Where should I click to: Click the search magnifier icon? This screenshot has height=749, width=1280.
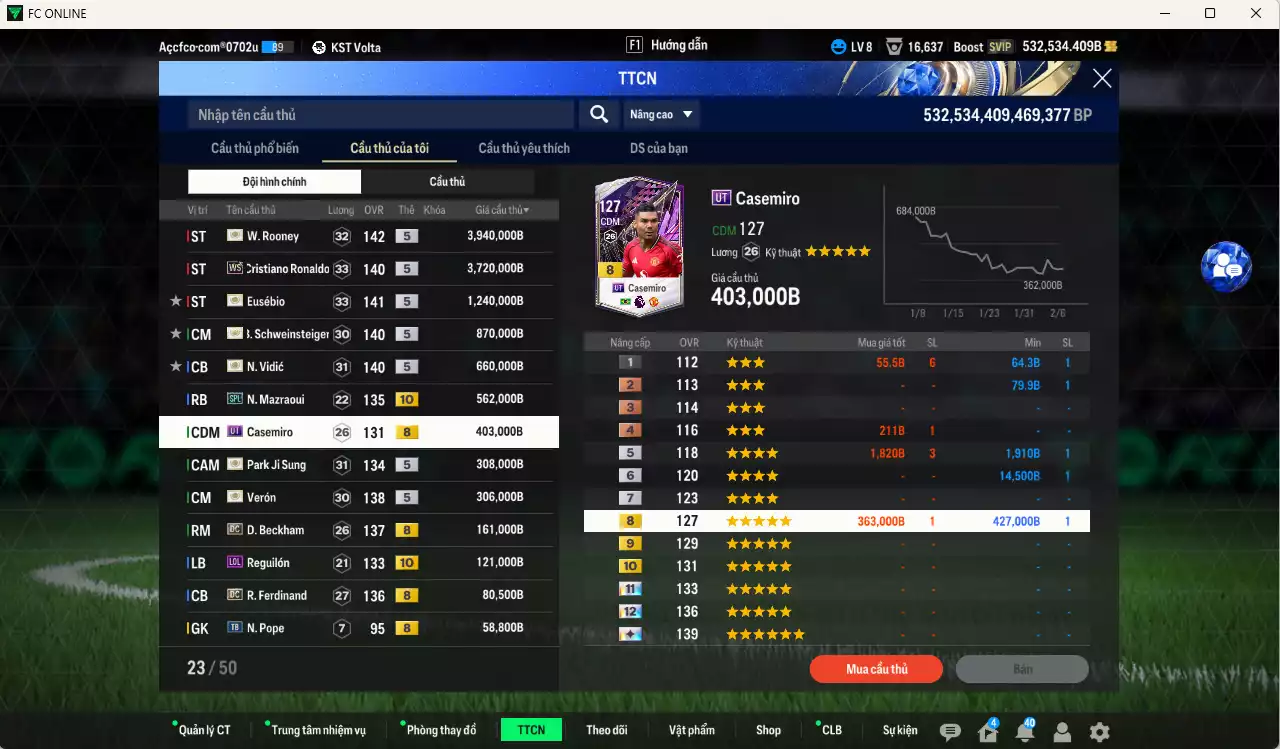pos(598,114)
